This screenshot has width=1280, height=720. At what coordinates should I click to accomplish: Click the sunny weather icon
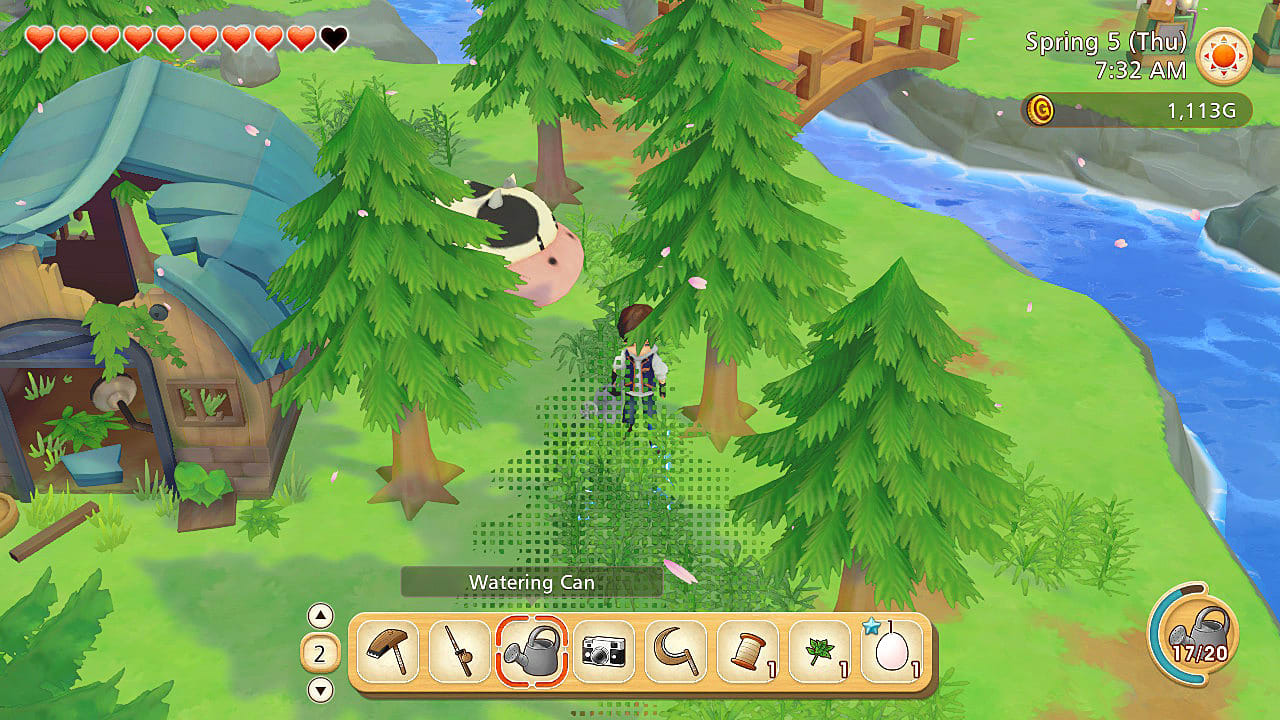1224,55
